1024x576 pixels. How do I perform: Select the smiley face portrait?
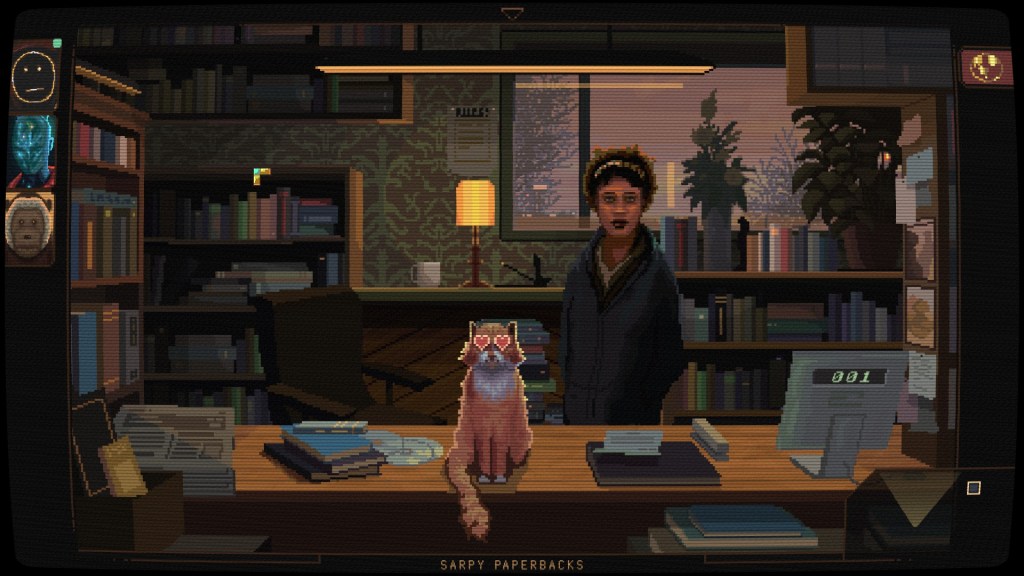pyautogui.click(x=33, y=76)
